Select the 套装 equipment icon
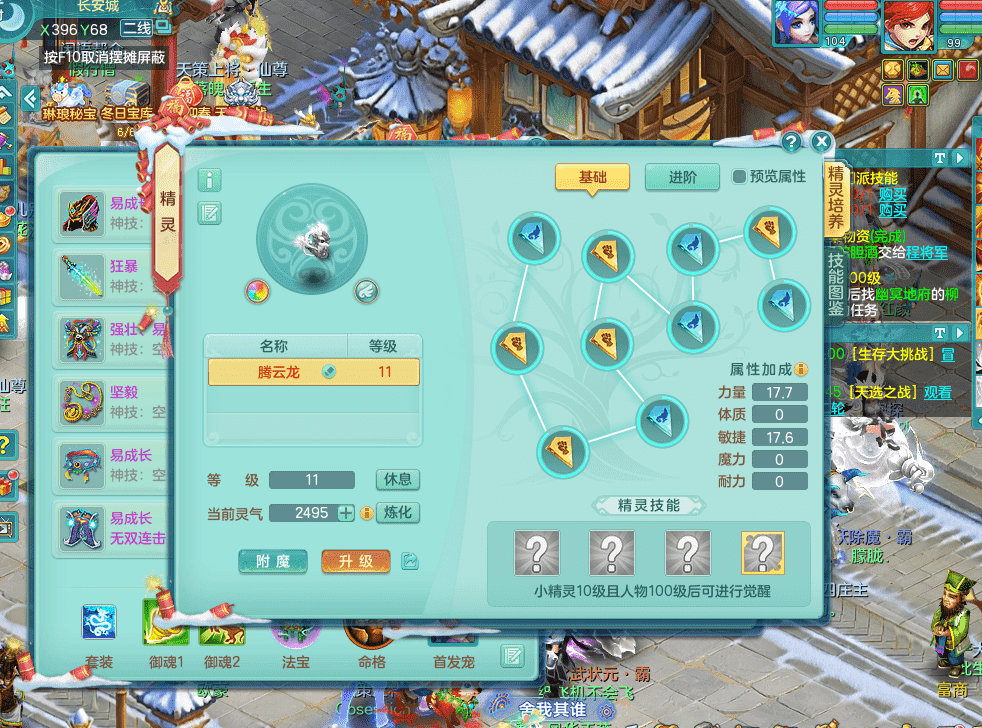The width and height of the screenshot is (982, 728). coord(99,626)
